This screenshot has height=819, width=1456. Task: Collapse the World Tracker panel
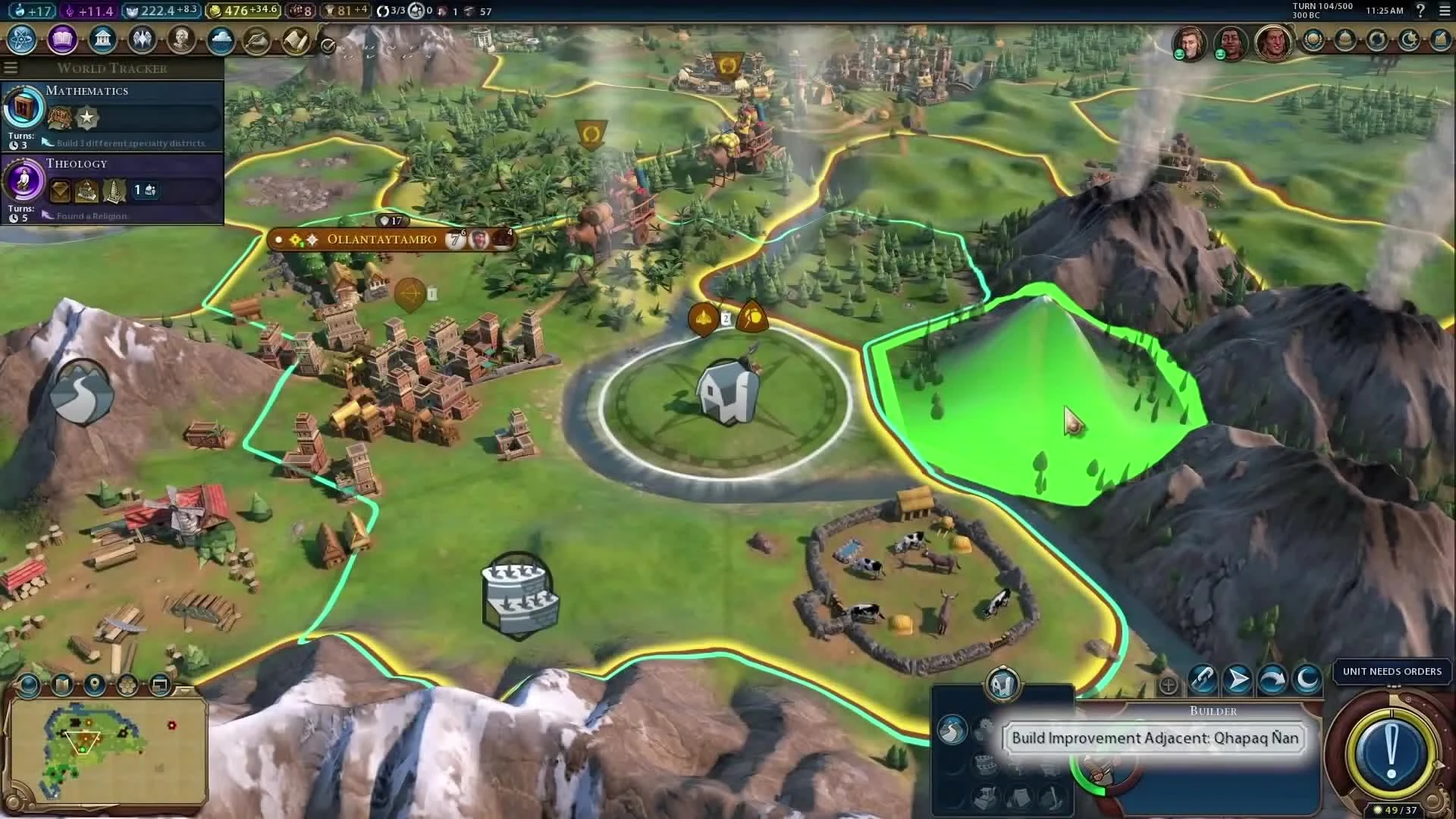pyautogui.click(x=11, y=67)
